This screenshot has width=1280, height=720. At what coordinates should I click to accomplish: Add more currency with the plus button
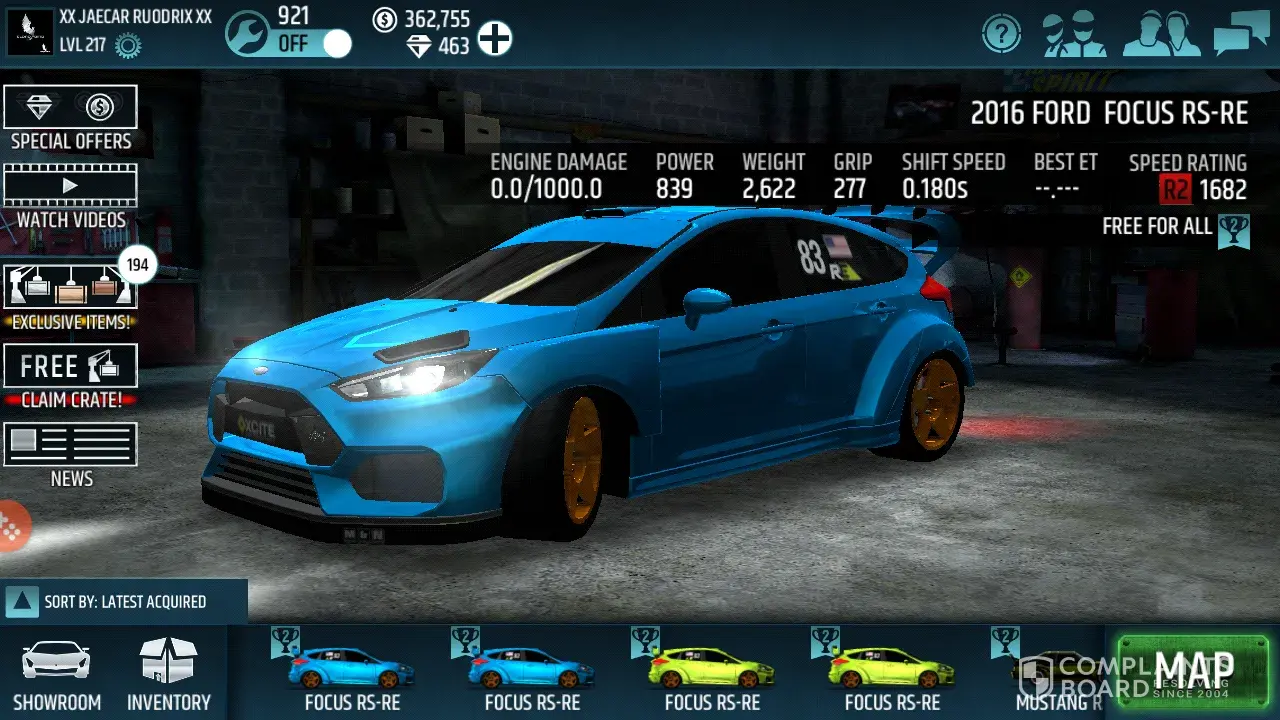494,39
